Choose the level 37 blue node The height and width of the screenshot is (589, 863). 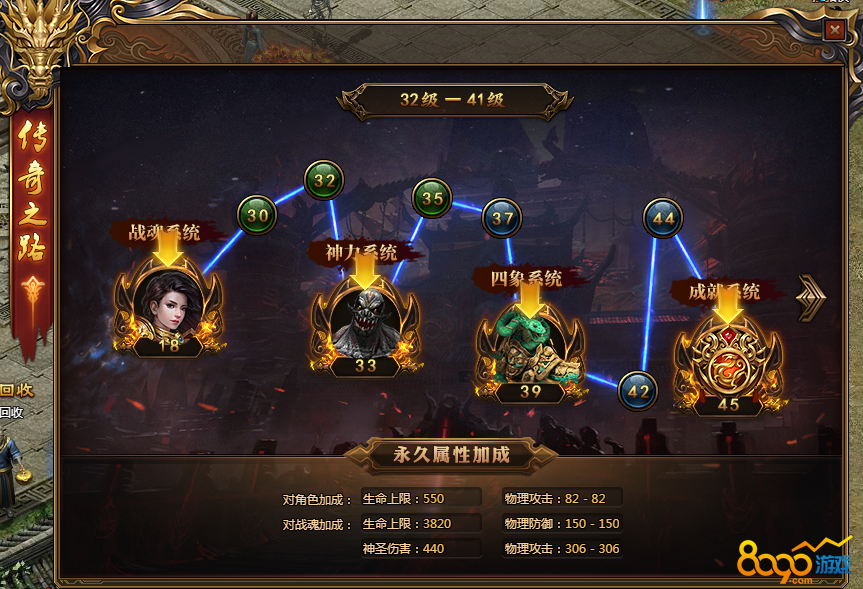[x=502, y=218]
